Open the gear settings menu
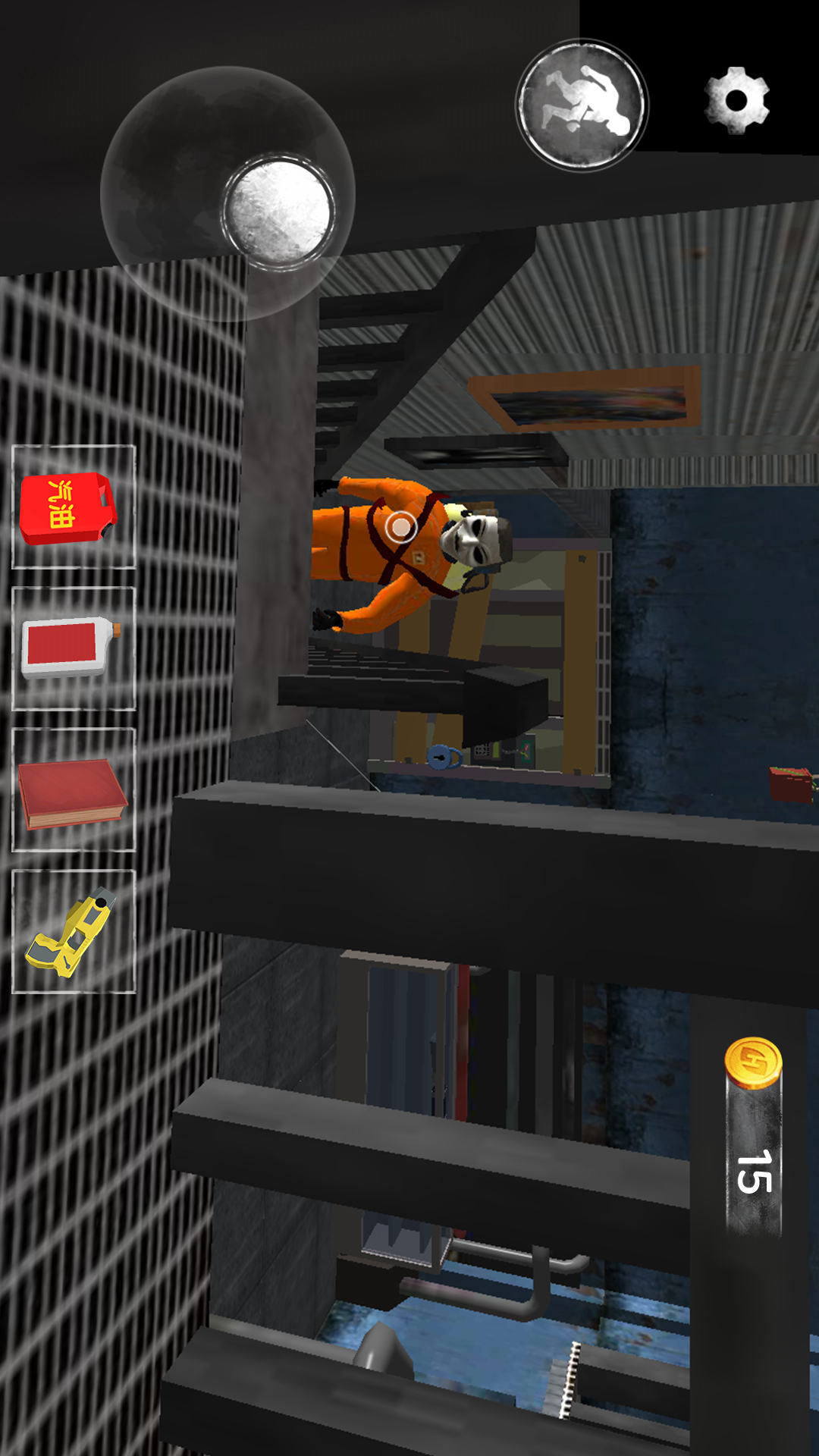Viewport: 819px width, 1456px height. pyautogui.click(x=736, y=101)
